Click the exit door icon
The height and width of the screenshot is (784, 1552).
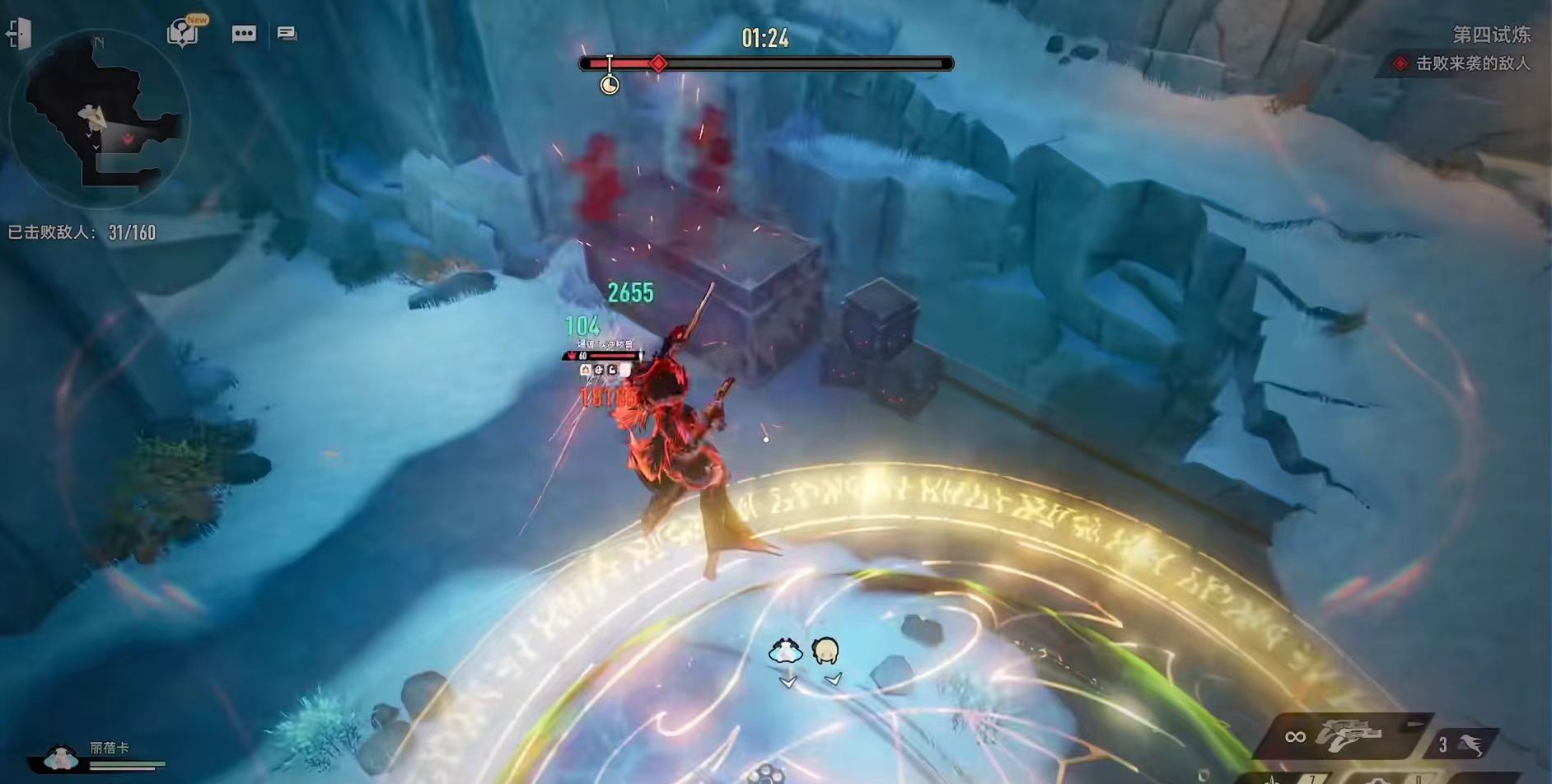tap(18, 34)
